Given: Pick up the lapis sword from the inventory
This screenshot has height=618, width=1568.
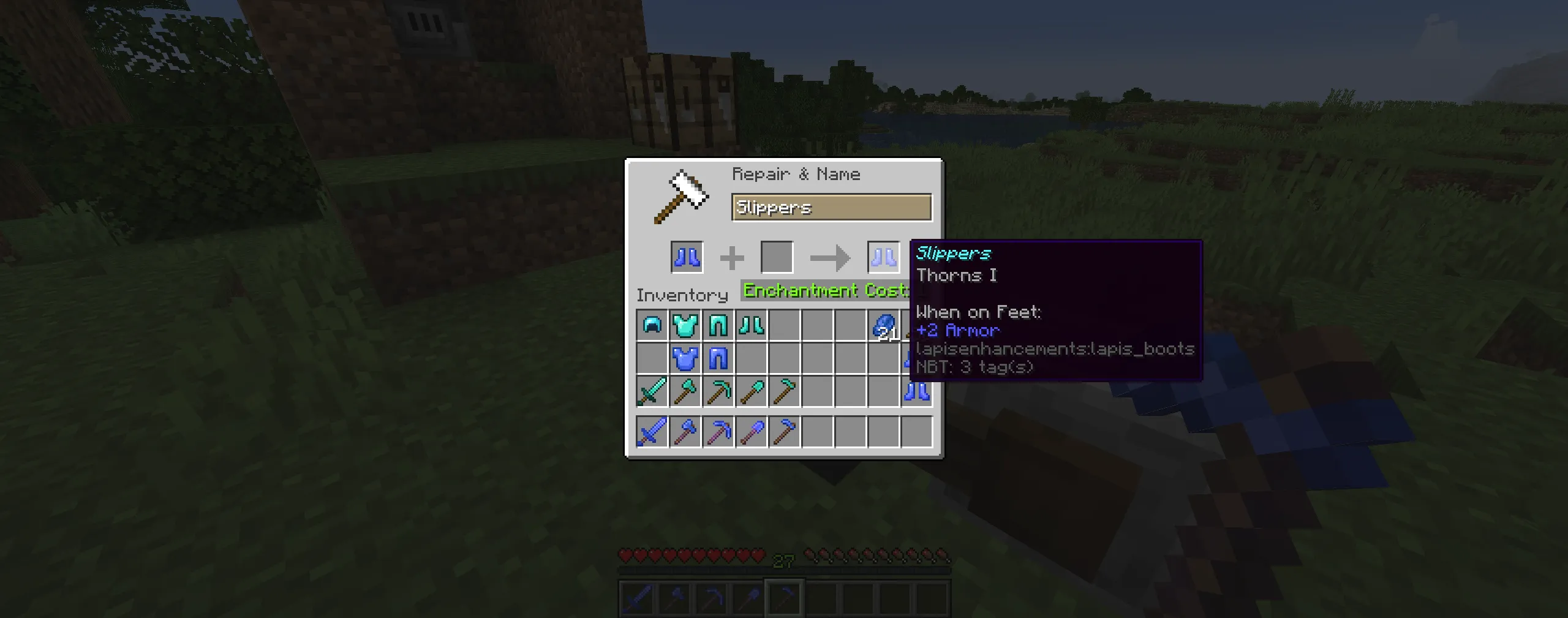Looking at the screenshot, I should click(652, 431).
